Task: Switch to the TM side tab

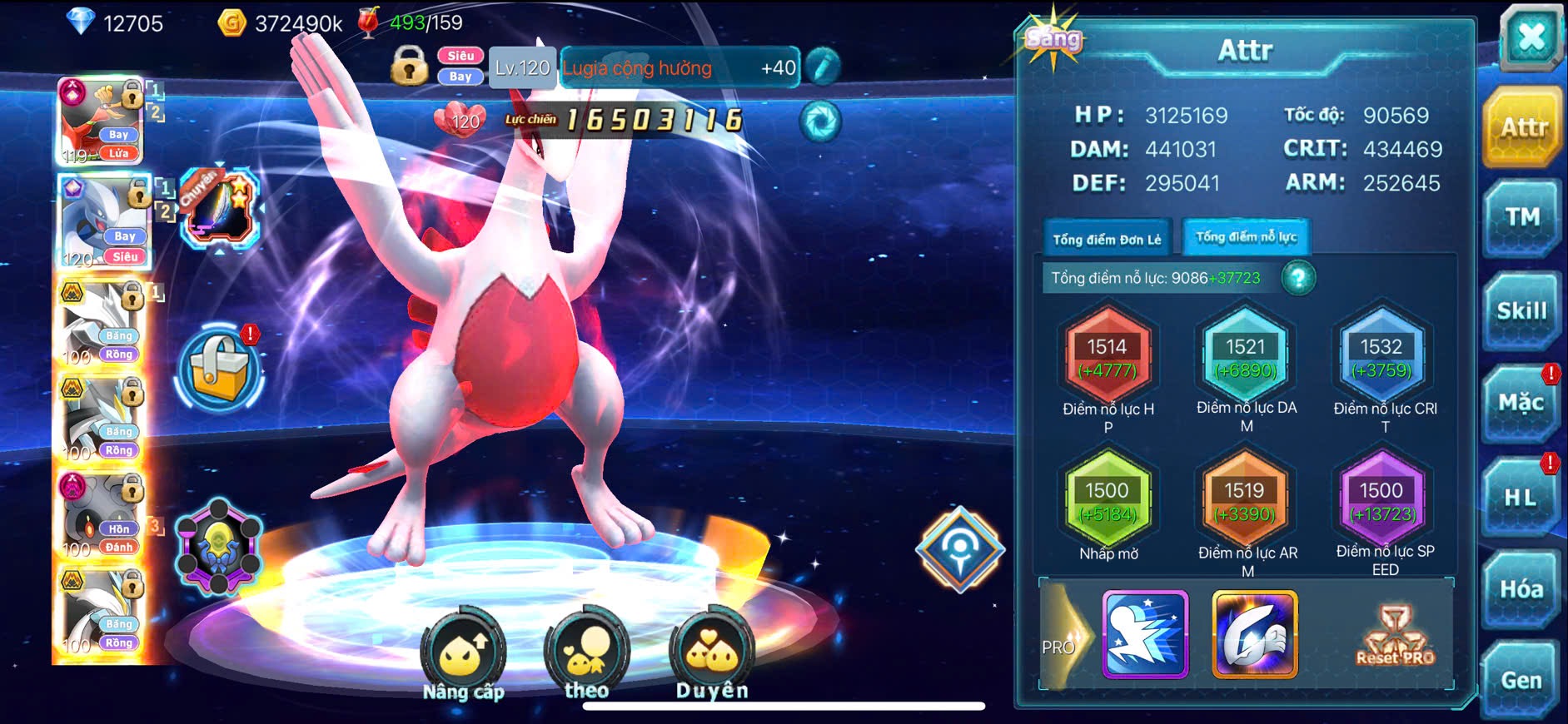Action: [x=1521, y=218]
